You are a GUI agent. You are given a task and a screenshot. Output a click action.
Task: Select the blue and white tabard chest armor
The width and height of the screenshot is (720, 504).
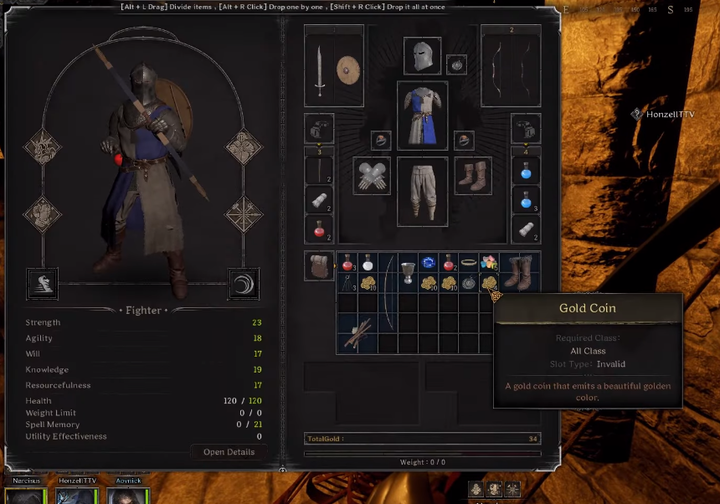pos(422,114)
